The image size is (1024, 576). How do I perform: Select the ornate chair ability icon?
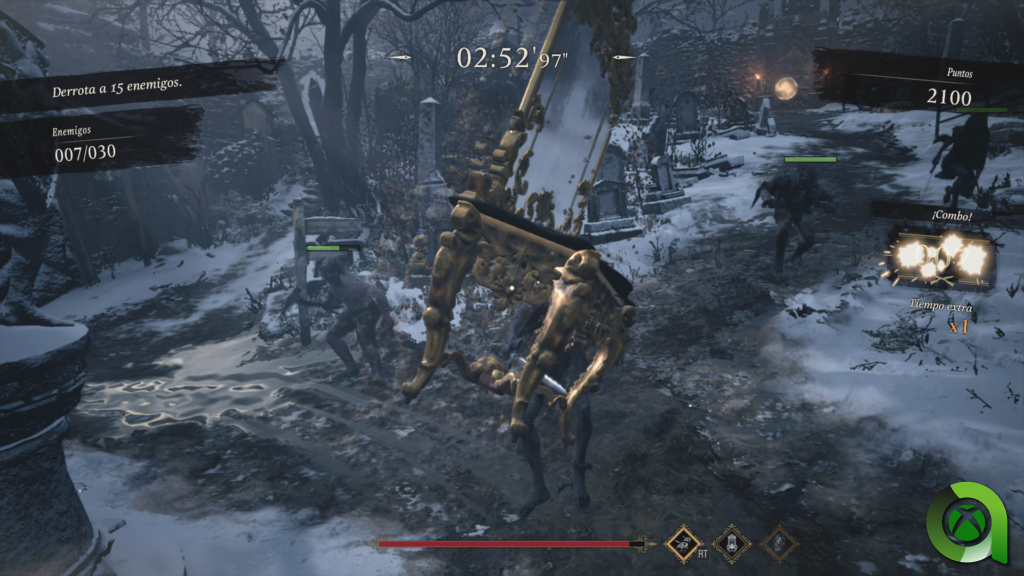coord(731,542)
